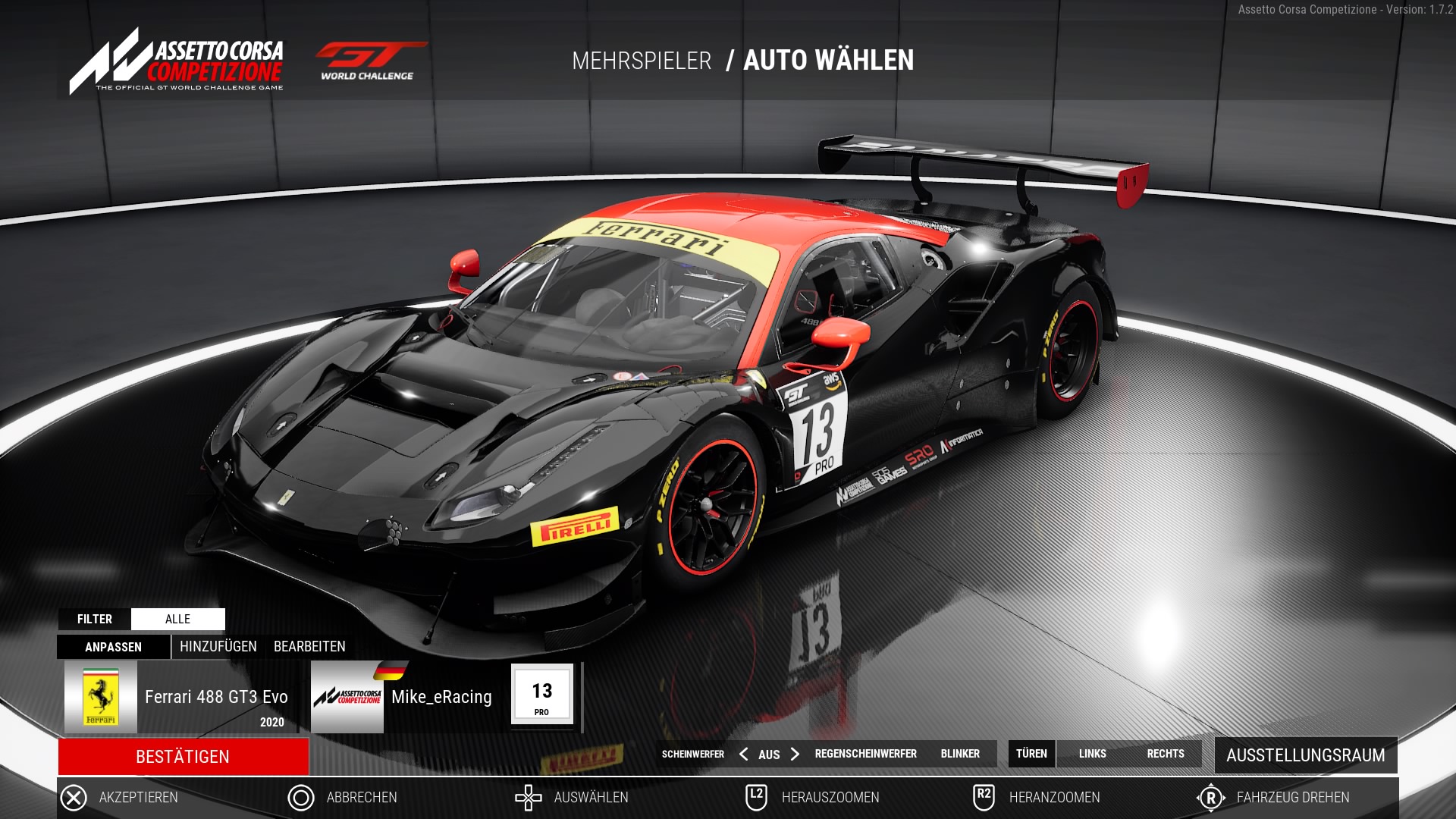Enter the Ausstellungsraum showroom view
This screenshot has height=819, width=1456.
coord(1305,755)
